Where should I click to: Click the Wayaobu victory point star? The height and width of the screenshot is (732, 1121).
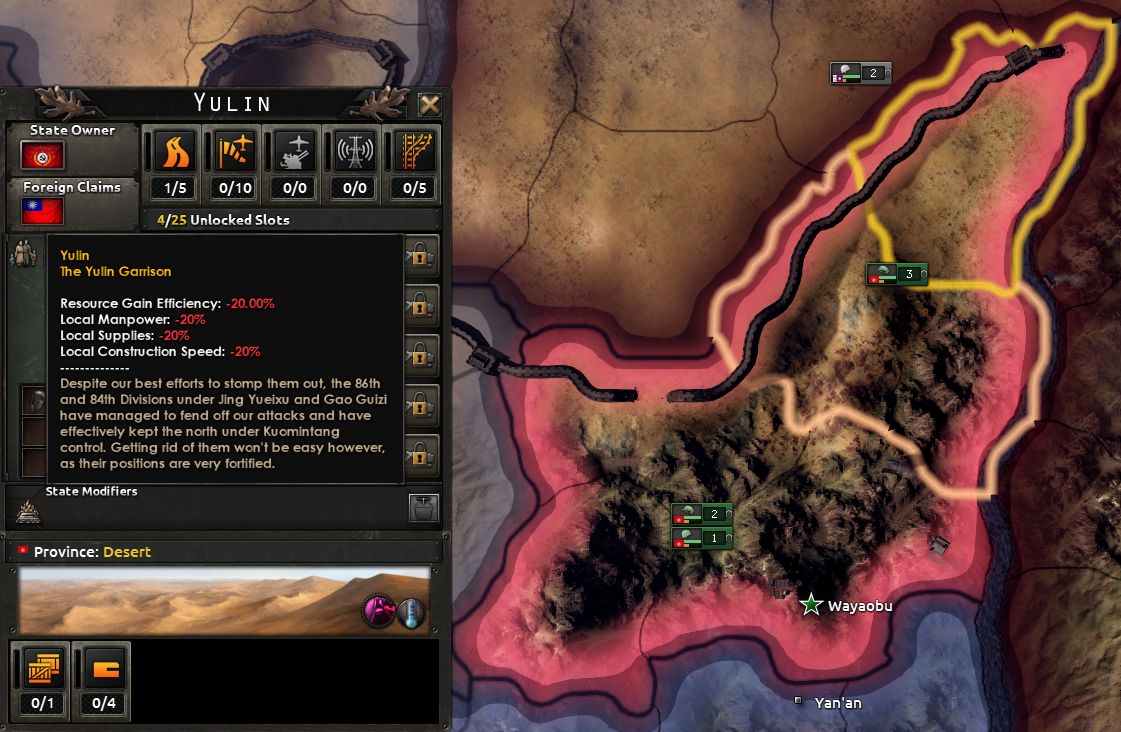811,604
